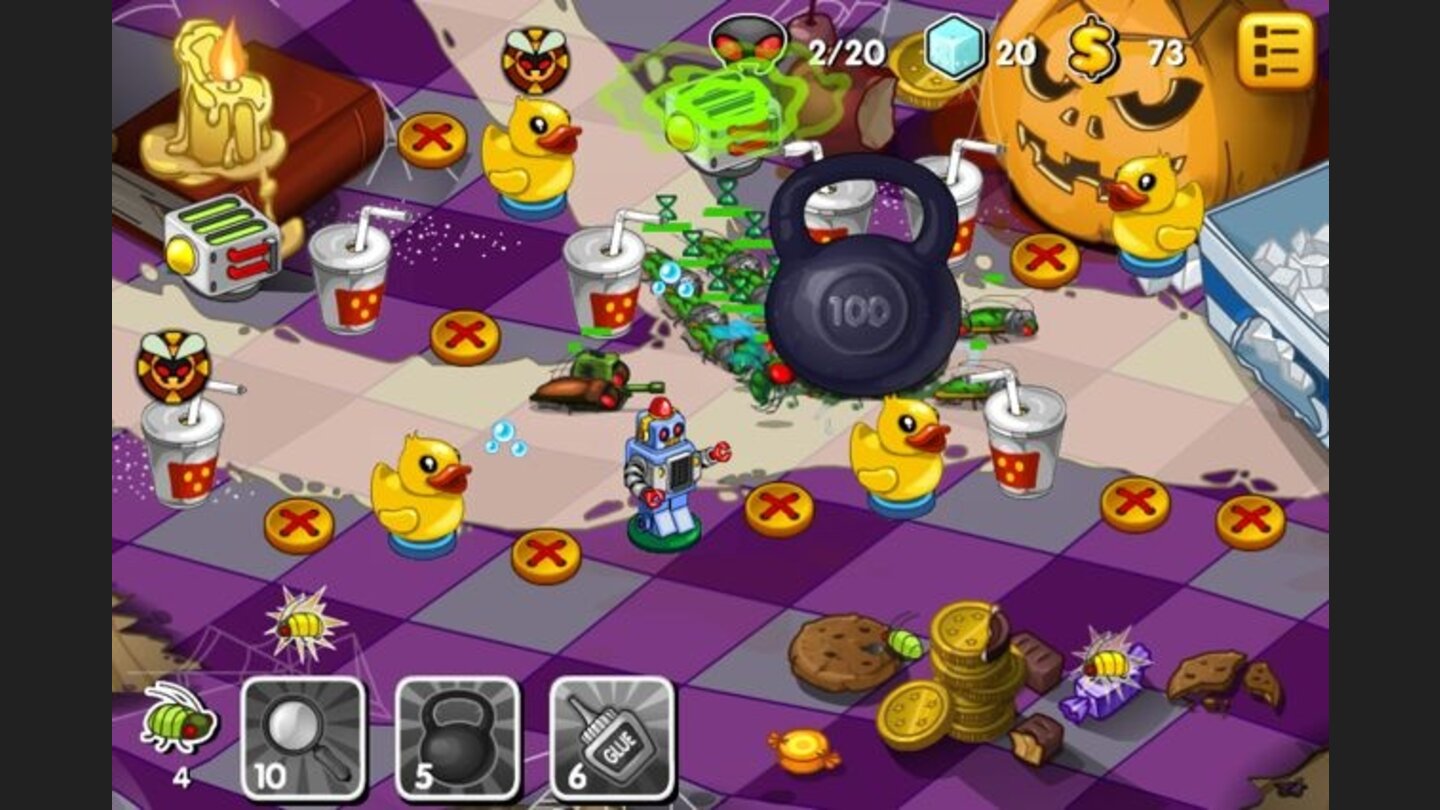Image resolution: width=1440 pixels, height=810 pixels.
Task: Click the dollar coin currency icon
Action: coord(1094,47)
